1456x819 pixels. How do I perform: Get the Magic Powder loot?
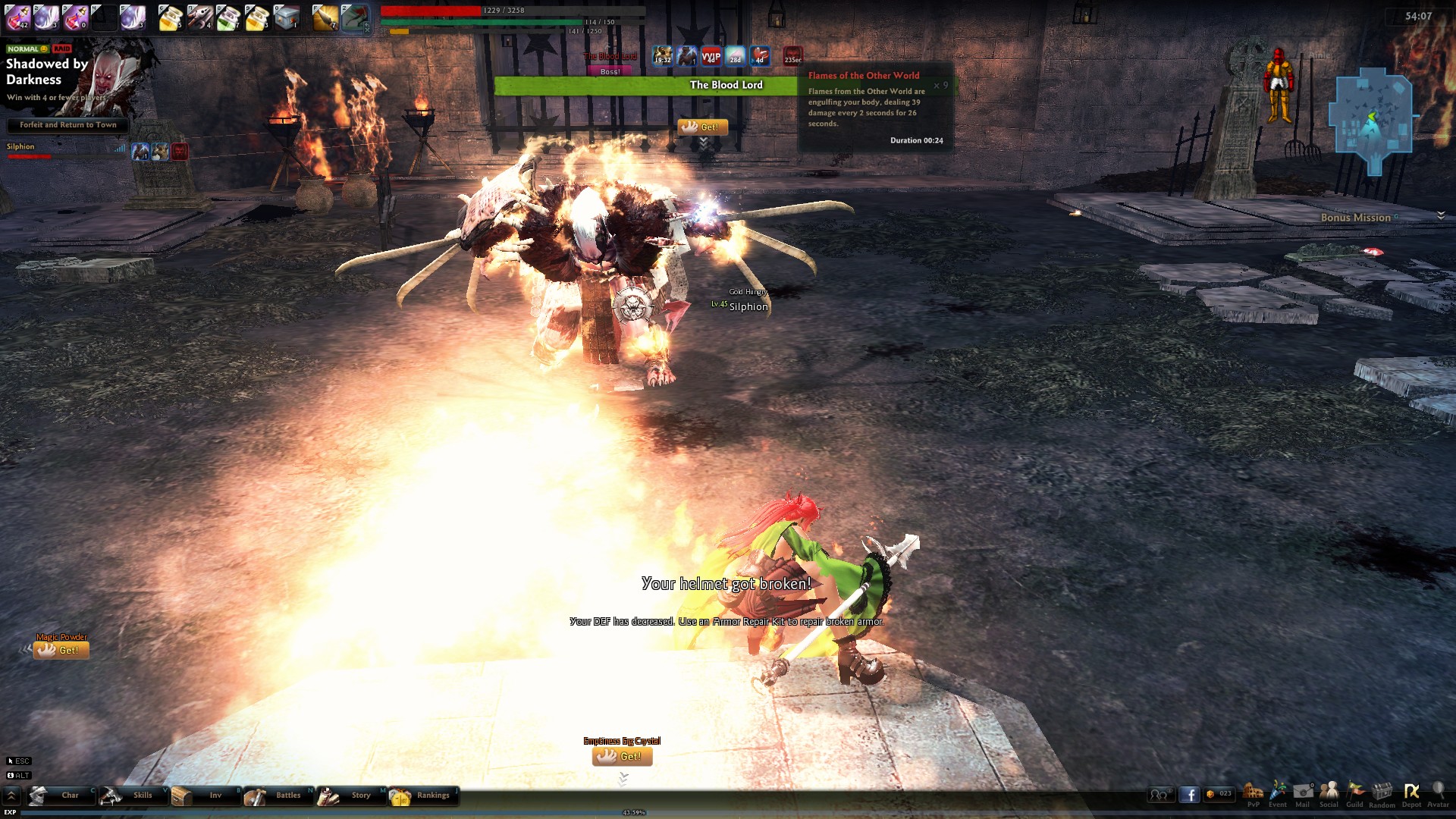coord(61,650)
